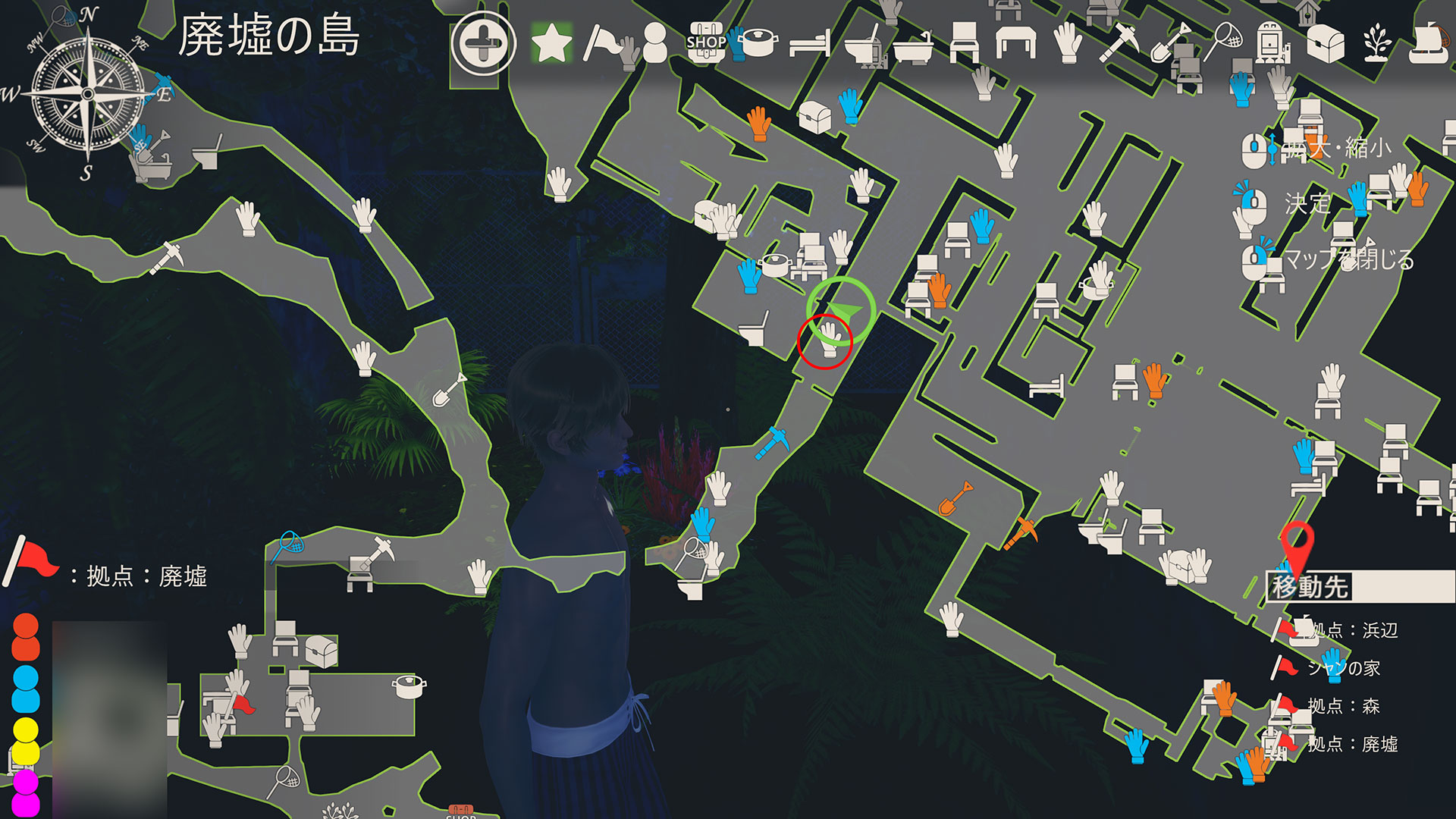Select the table filter icon

click(x=1015, y=42)
